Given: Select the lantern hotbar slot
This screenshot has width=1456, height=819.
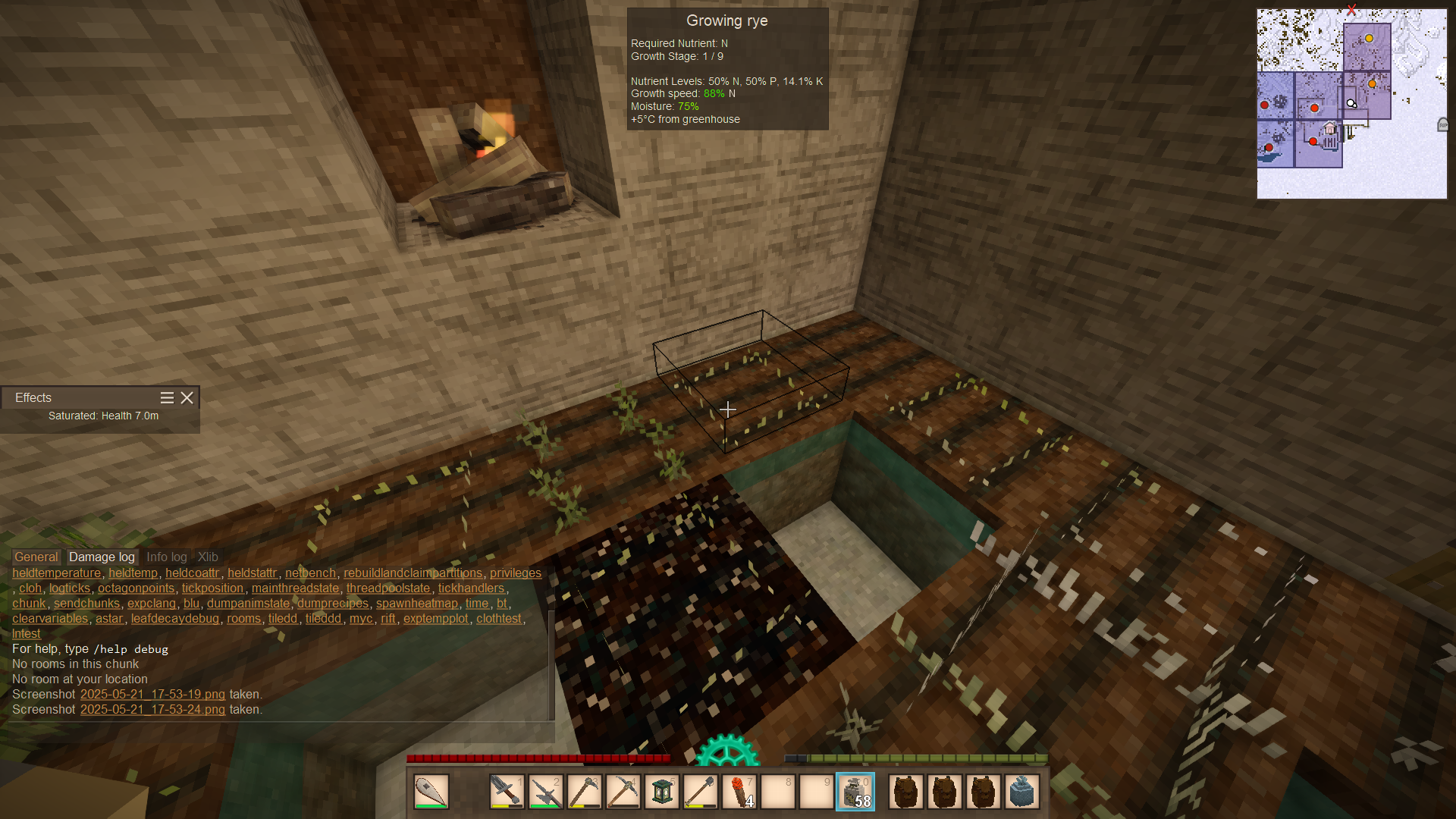Looking at the screenshot, I should click(662, 792).
